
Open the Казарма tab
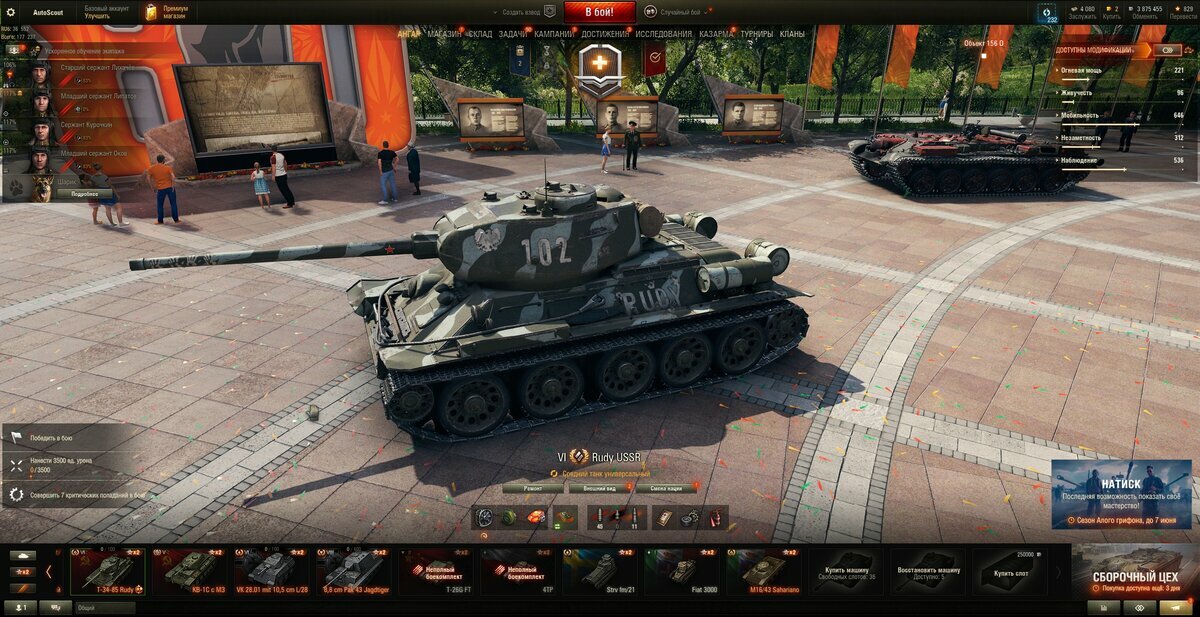(716, 34)
